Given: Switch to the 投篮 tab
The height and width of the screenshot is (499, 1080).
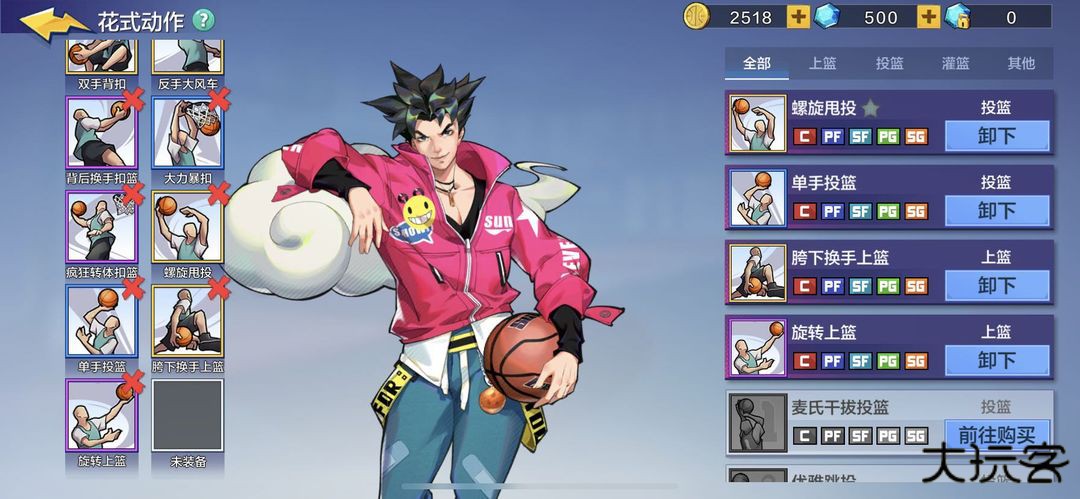Looking at the screenshot, I should click(x=889, y=63).
